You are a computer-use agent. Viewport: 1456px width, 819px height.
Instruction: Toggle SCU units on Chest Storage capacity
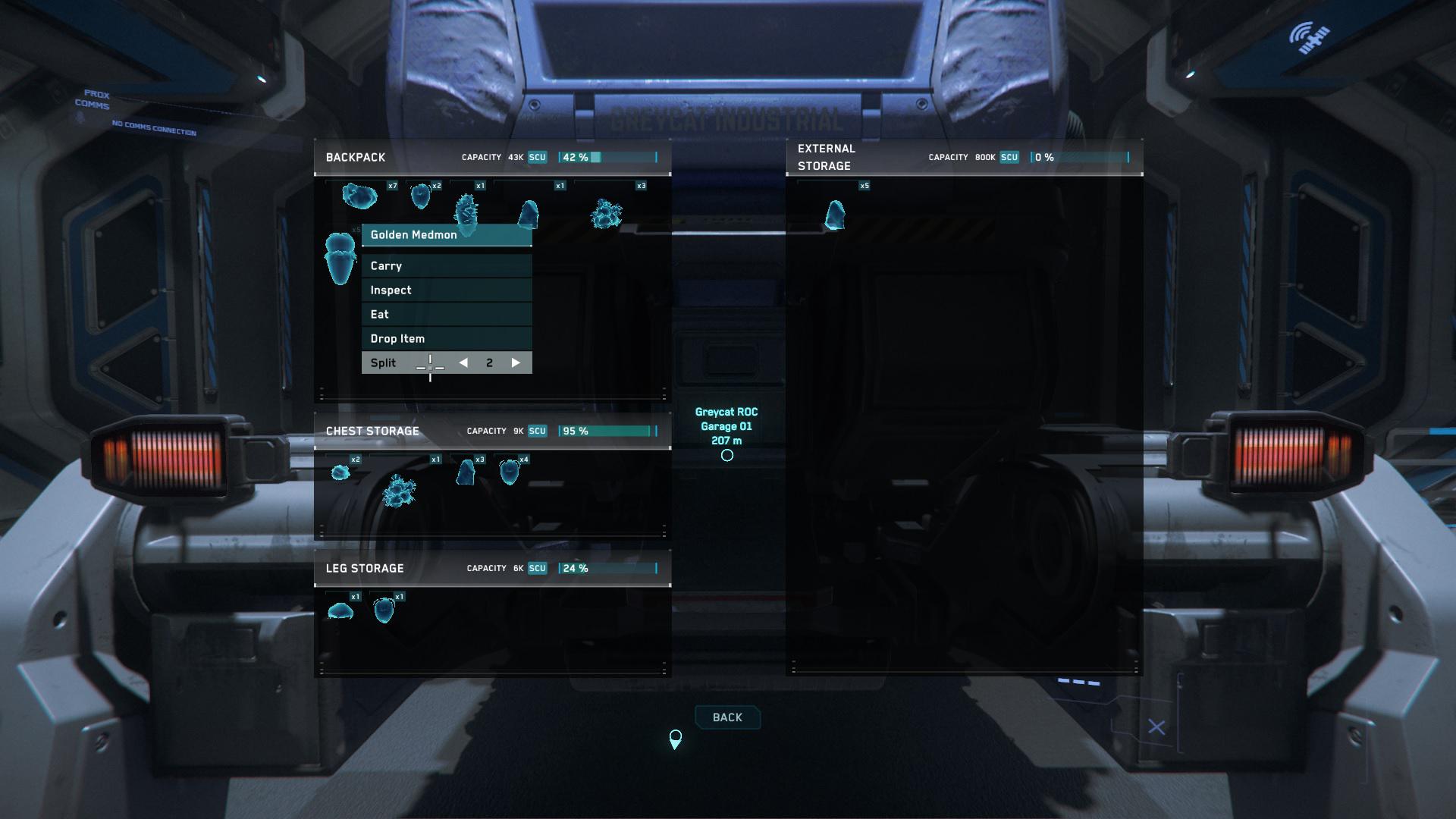pyautogui.click(x=537, y=430)
